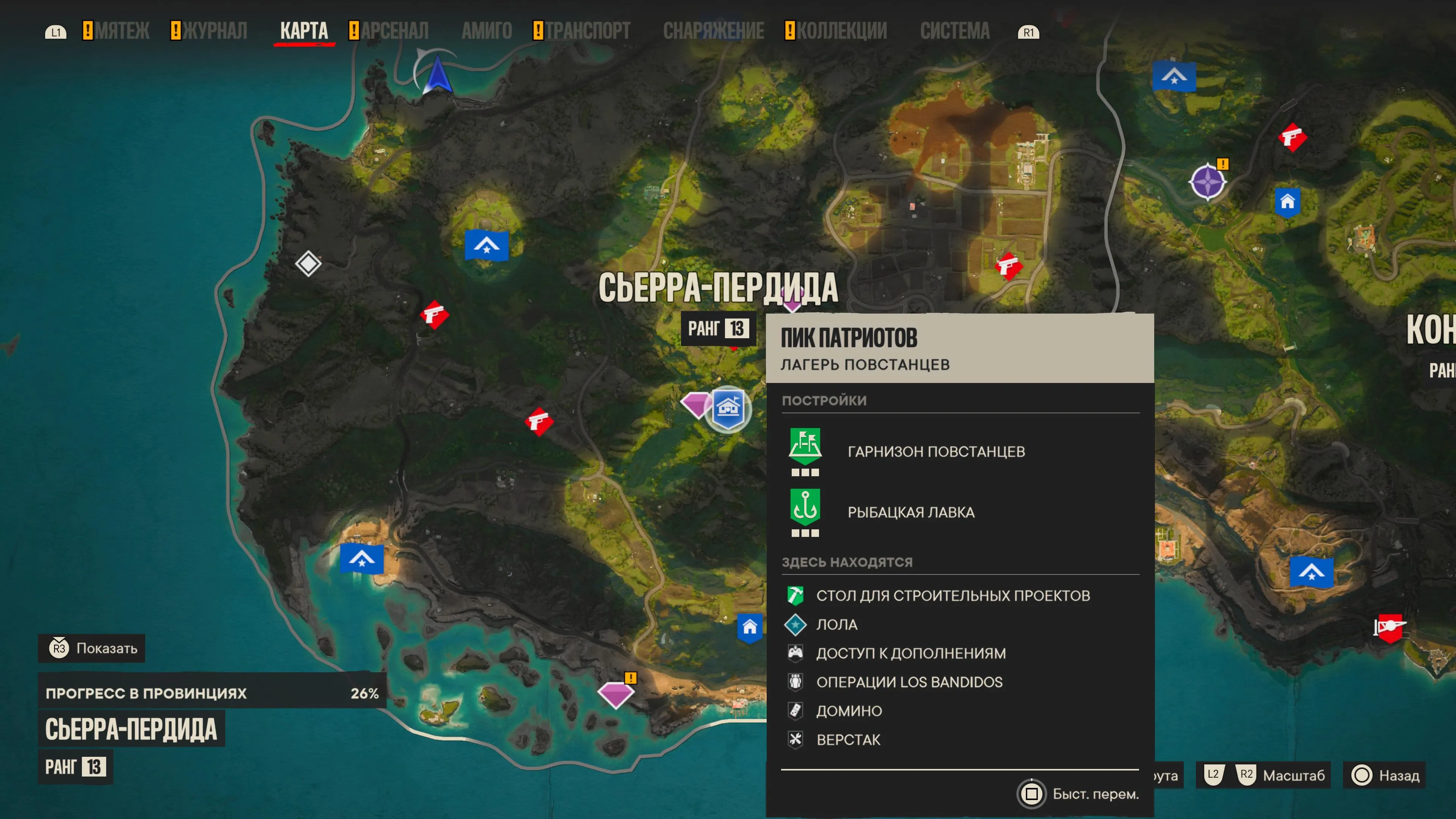
Task: Click the Операции Los Bandidos entry
Action: 909,682
